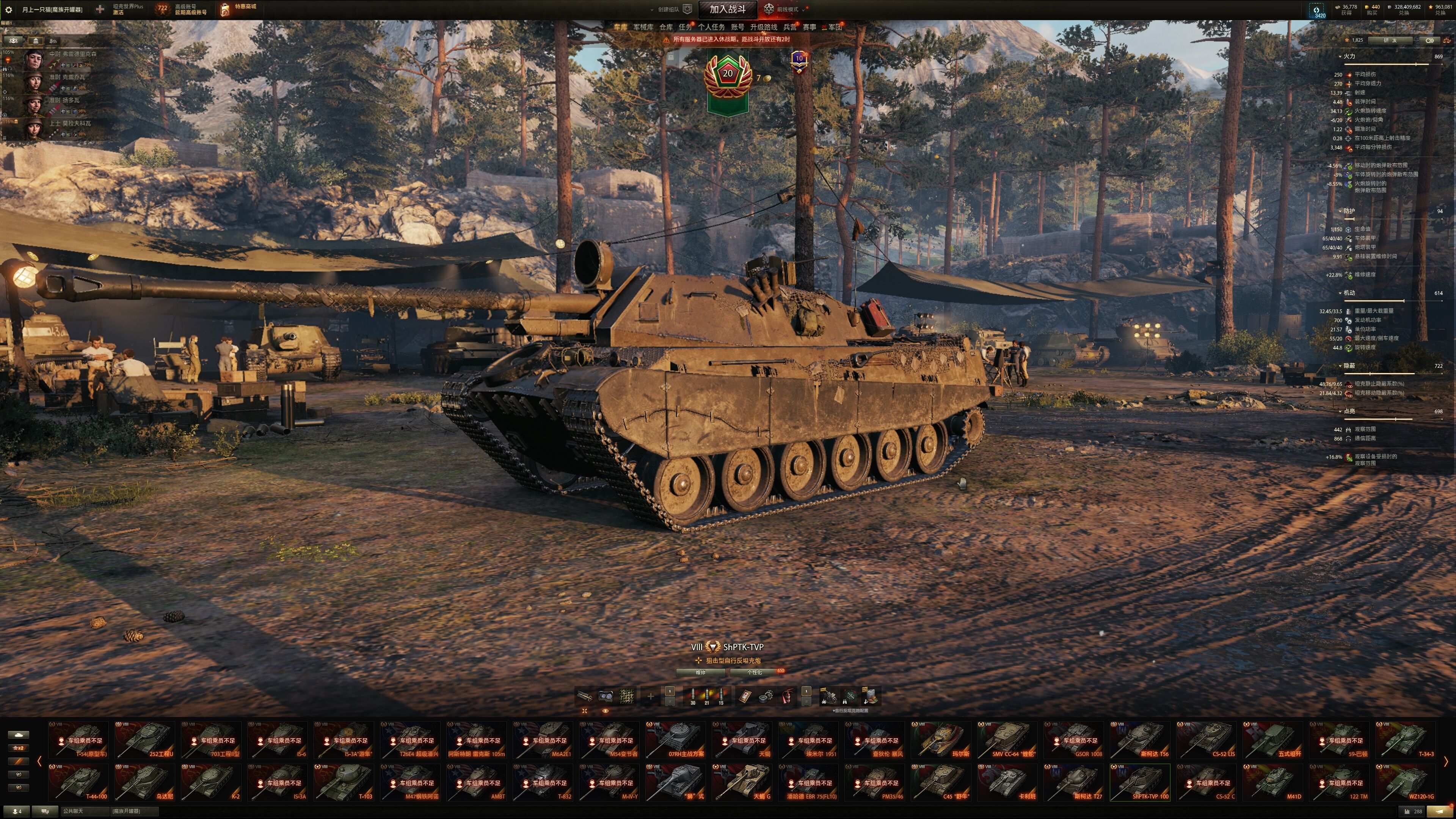Image resolution: width=1456 pixels, height=819 pixels.
Task: Select the 玛尔斯 tank thumbnail
Action: (x=940, y=740)
